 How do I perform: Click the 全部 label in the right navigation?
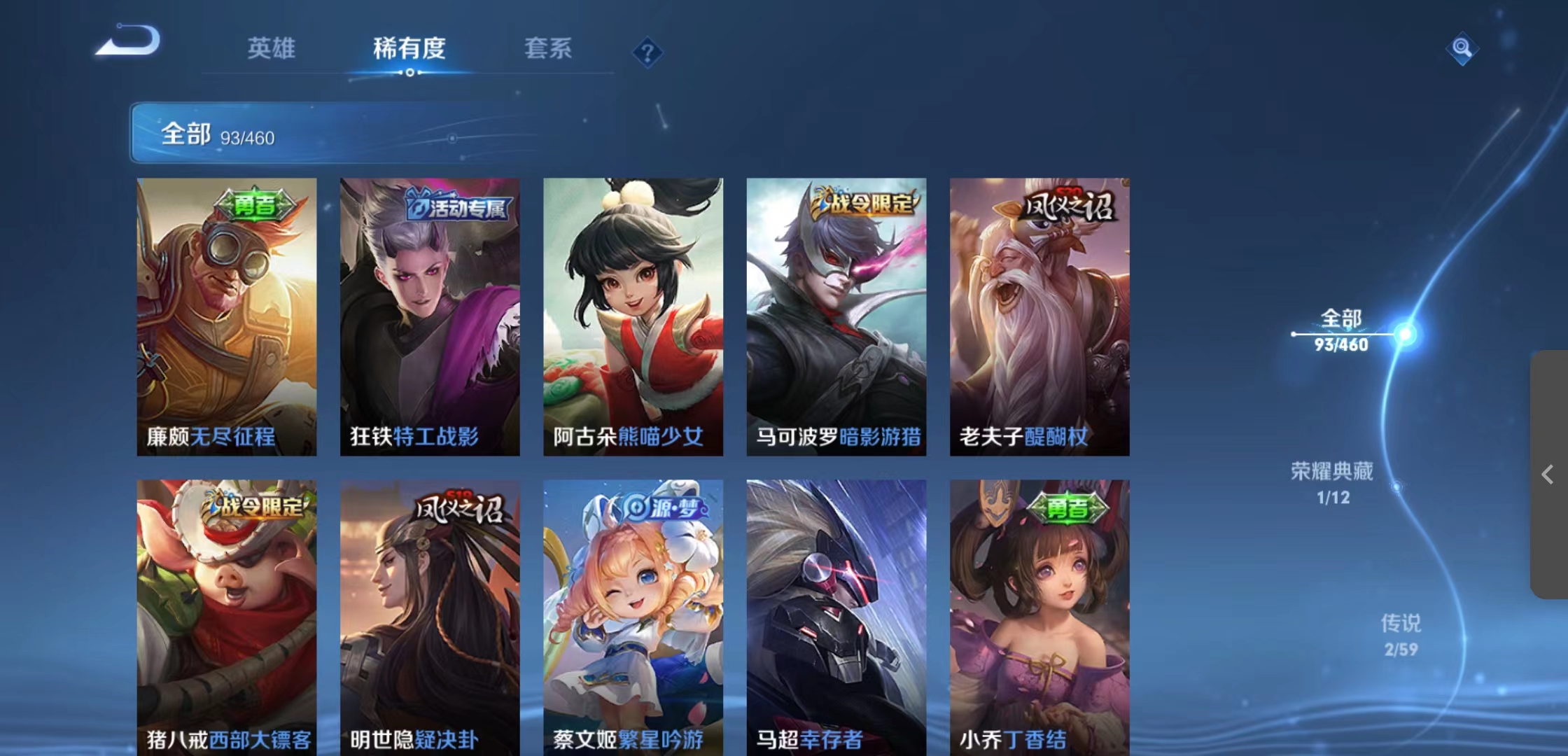[1340, 318]
